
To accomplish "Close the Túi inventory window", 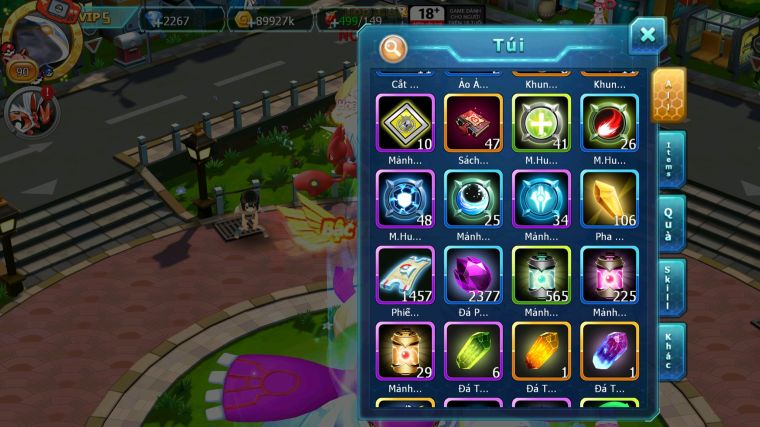I will pos(647,35).
